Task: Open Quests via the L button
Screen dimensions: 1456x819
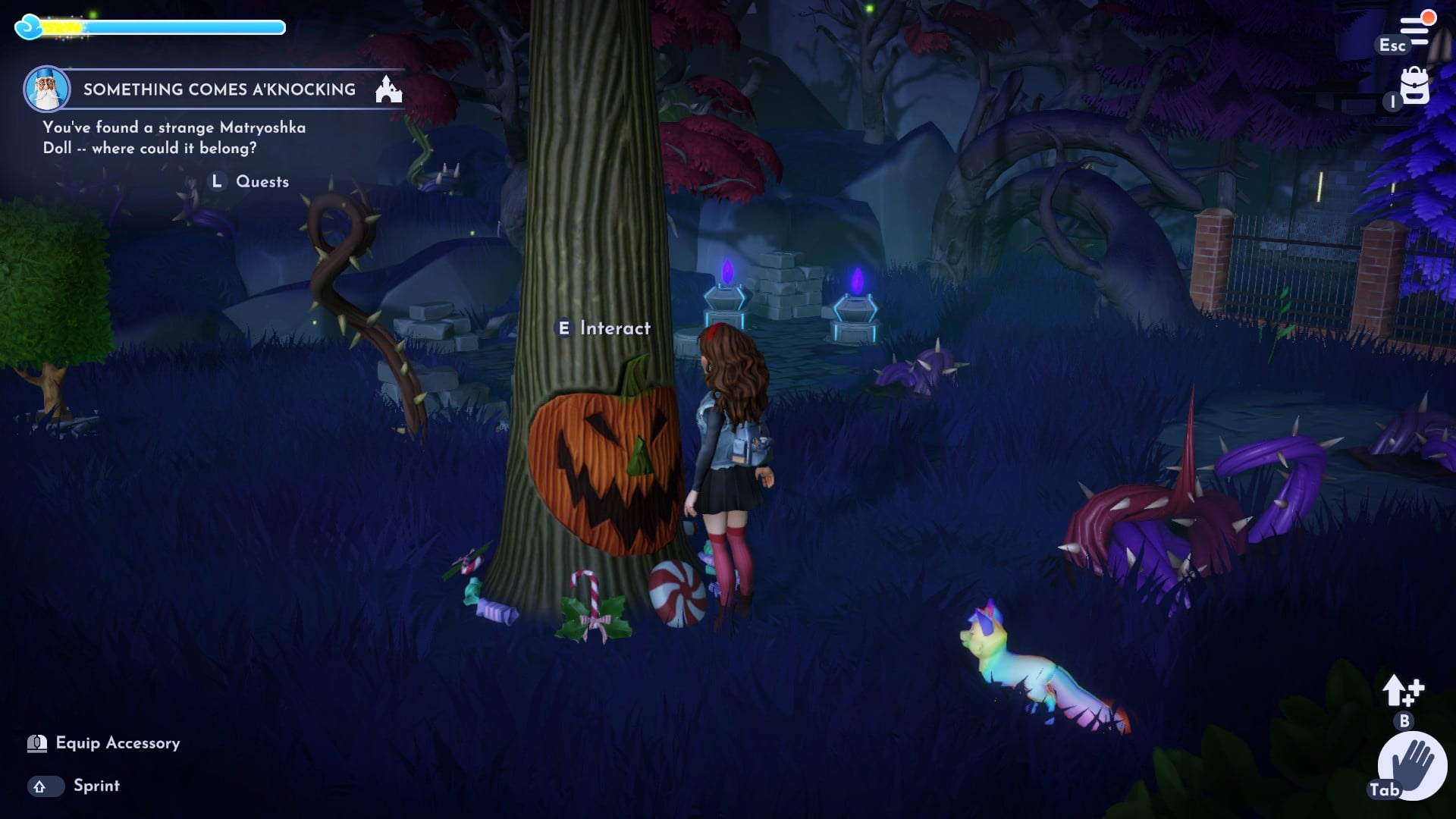Action: [x=217, y=181]
